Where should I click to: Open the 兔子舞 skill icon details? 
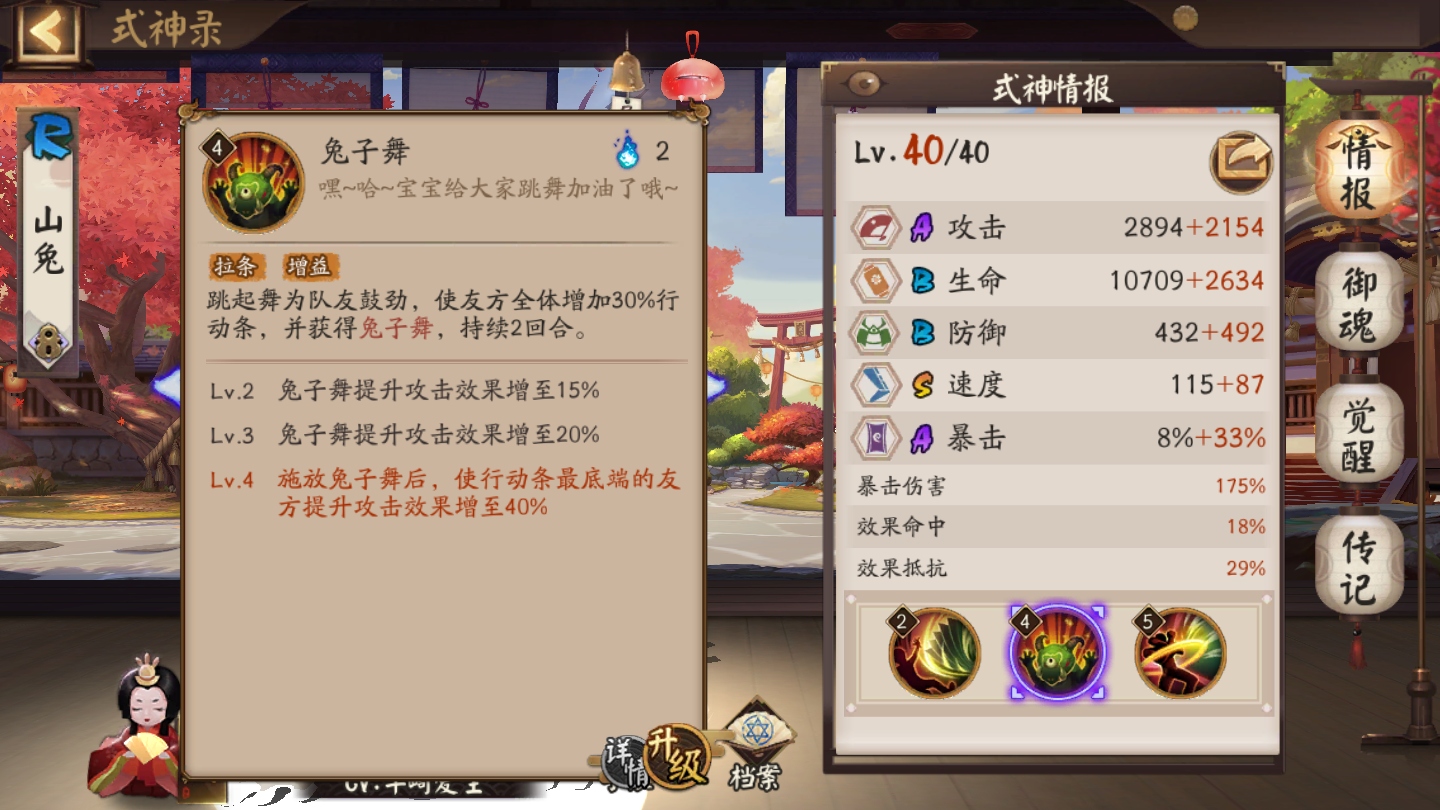(x=252, y=184)
